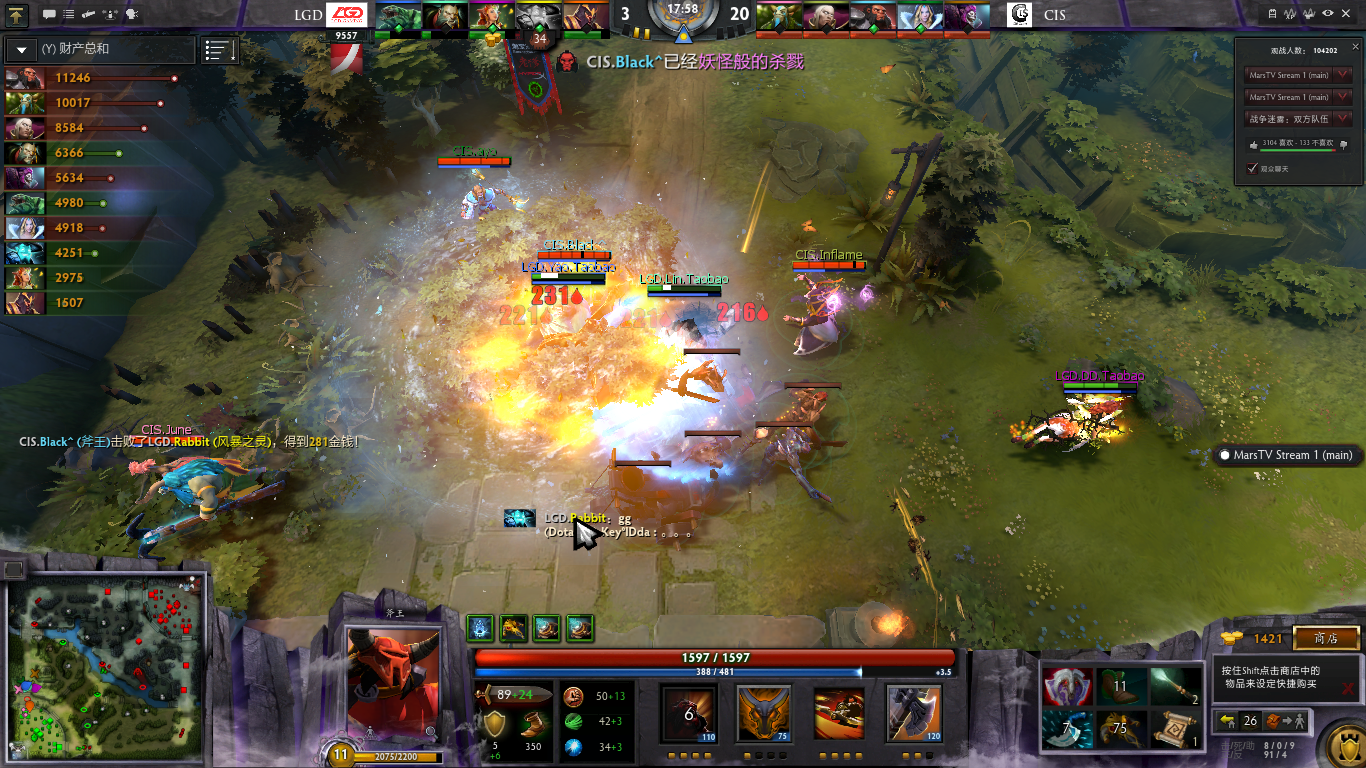The height and width of the screenshot is (768, 1366).
Task: Select the Town Portal Scroll inventory slot
Action: coord(1175,728)
